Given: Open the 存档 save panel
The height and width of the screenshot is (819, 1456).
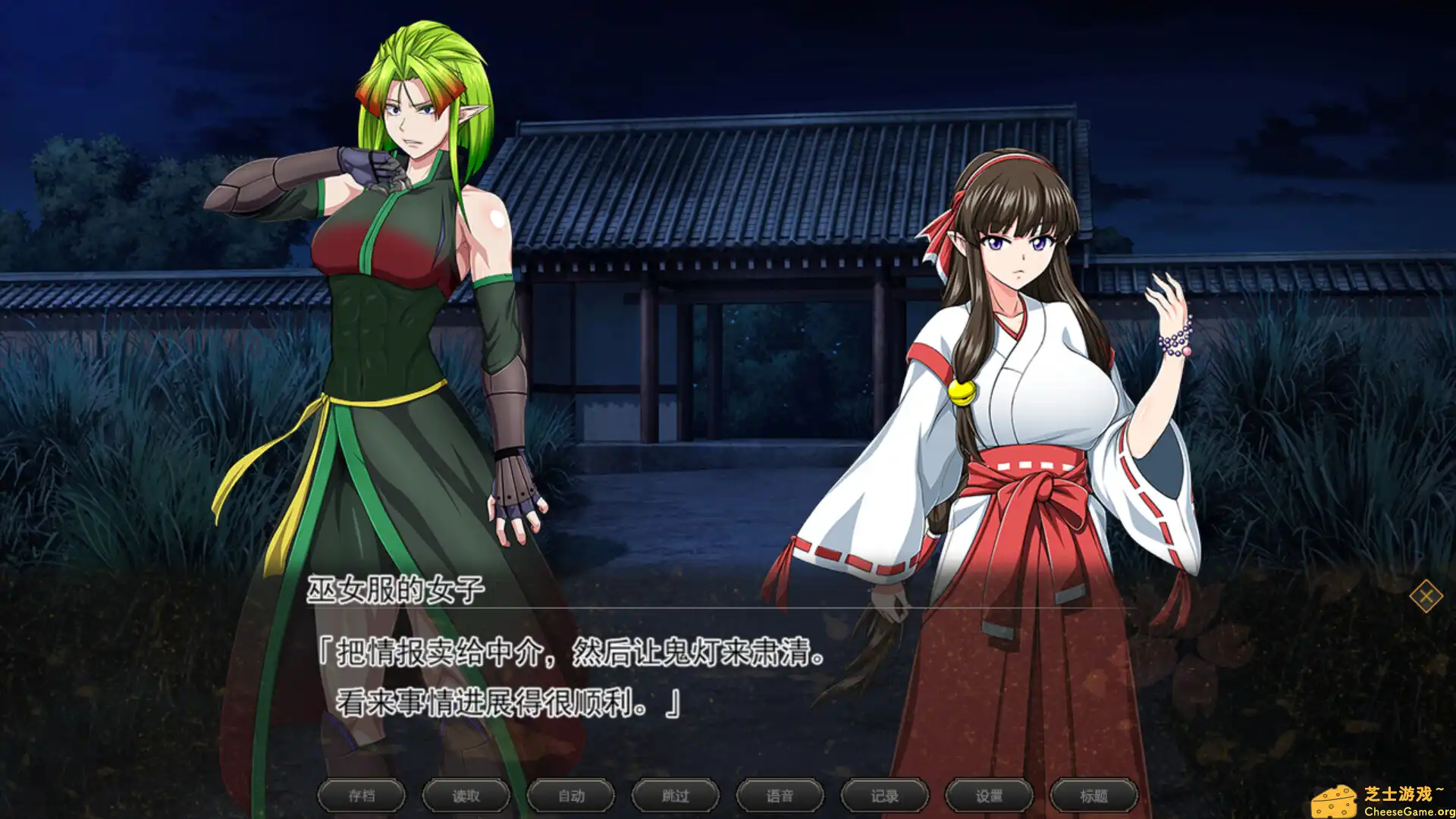Looking at the screenshot, I should click(x=362, y=795).
